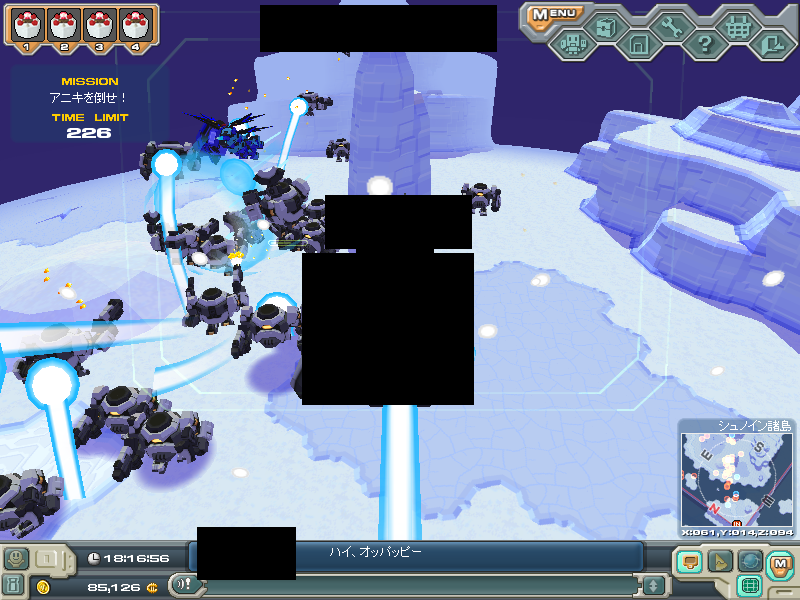The width and height of the screenshot is (800, 600).
Task: Click the green grid button
Action: (x=750, y=586)
